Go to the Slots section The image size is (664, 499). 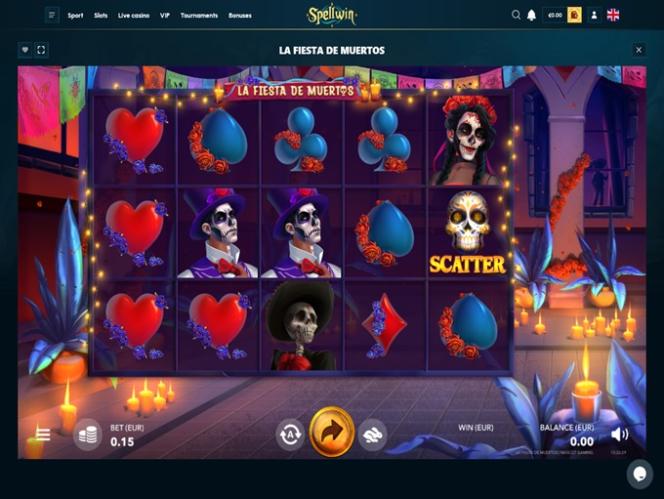101,16
